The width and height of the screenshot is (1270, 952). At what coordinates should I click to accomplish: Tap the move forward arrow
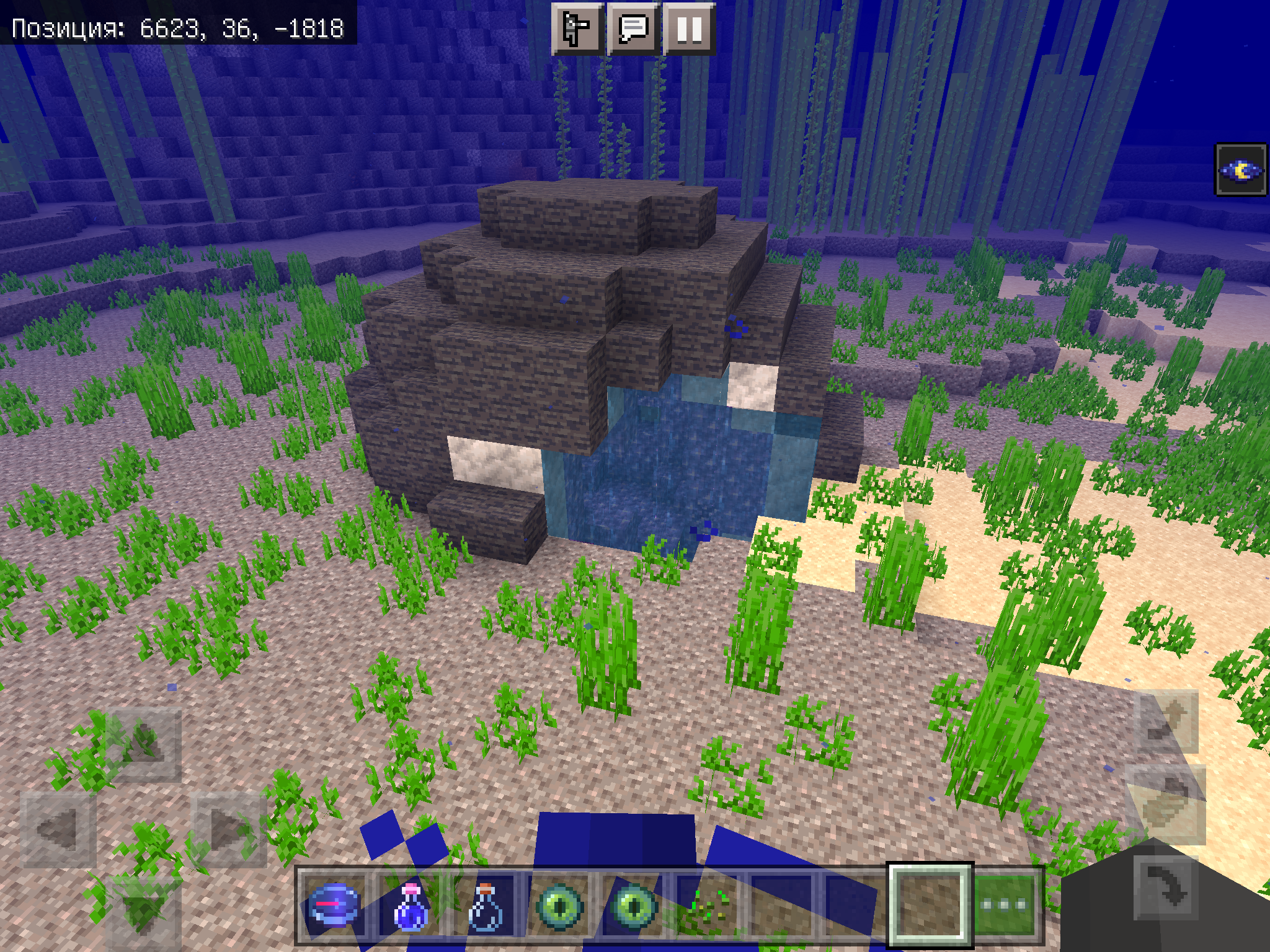[x=144, y=744]
